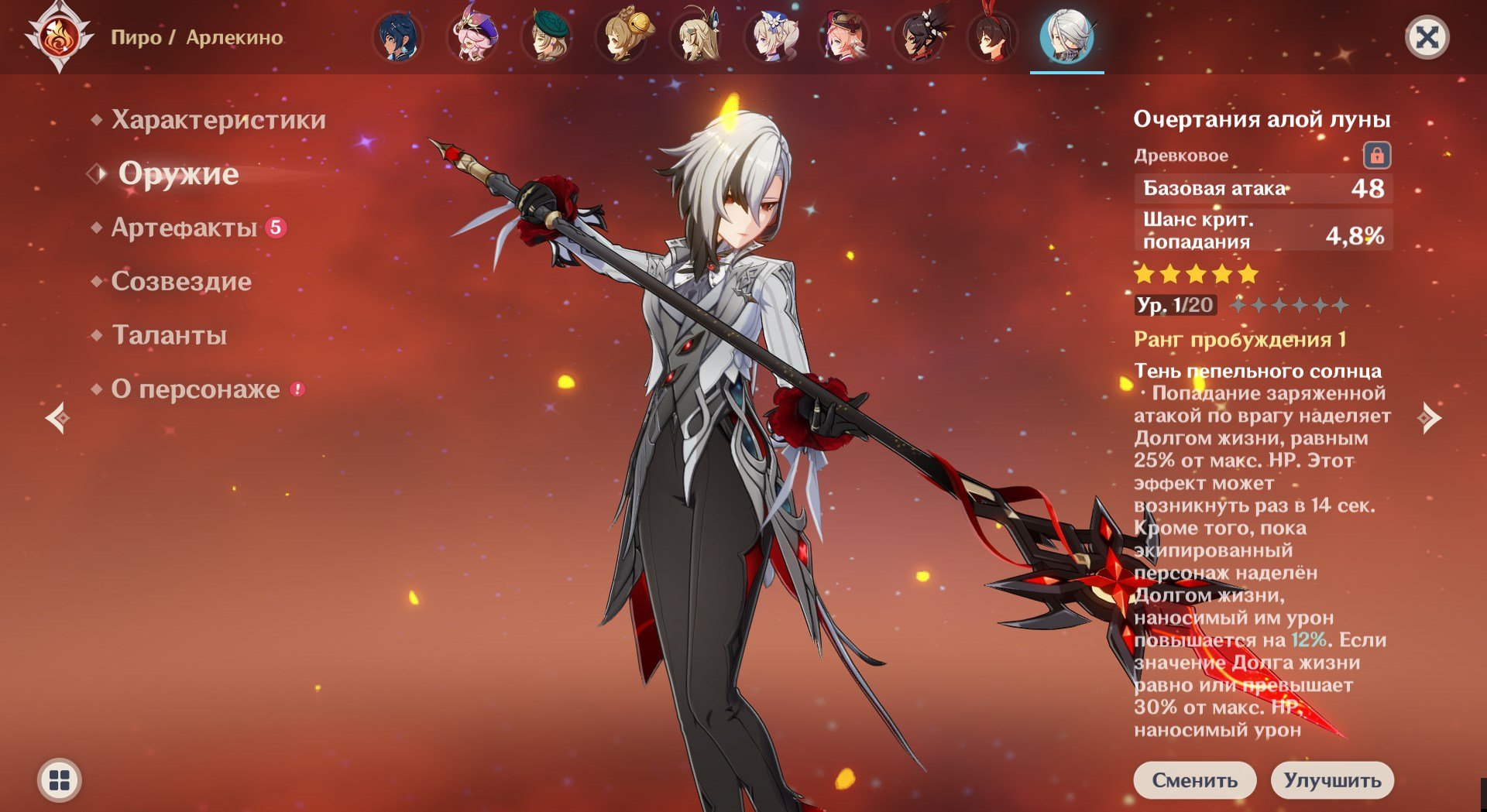The height and width of the screenshot is (812, 1487).
Task: Show the О персонаже page
Action: 195,389
